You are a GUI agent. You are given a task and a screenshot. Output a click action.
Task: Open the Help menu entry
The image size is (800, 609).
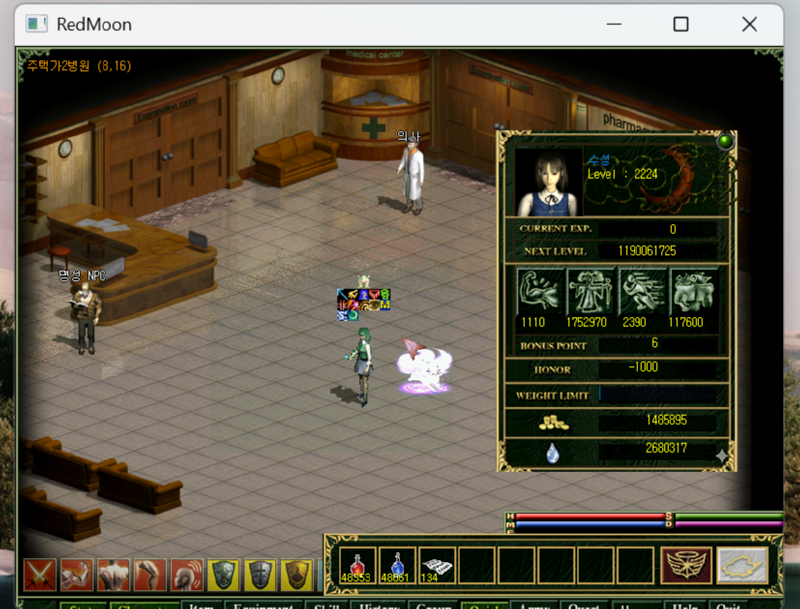(x=685, y=606)
